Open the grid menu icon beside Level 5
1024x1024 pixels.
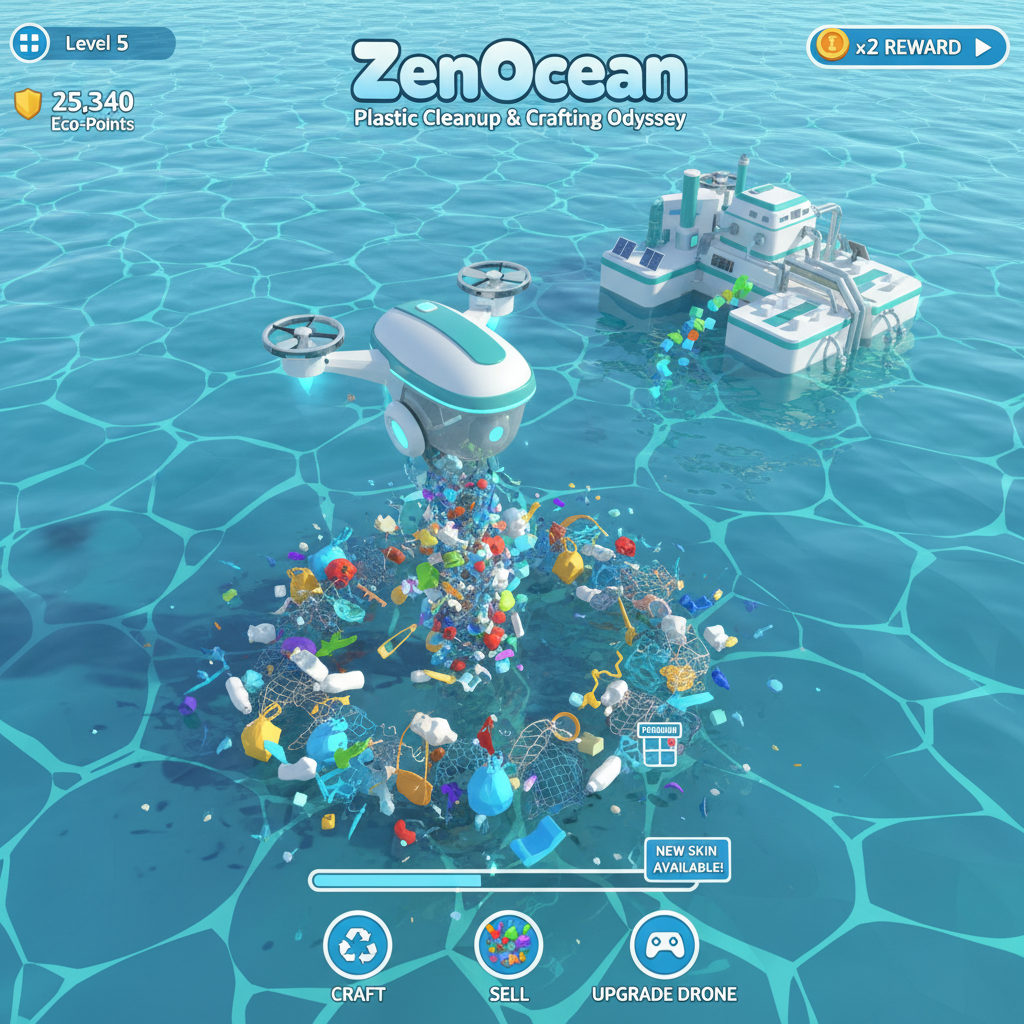pos(31,43)
